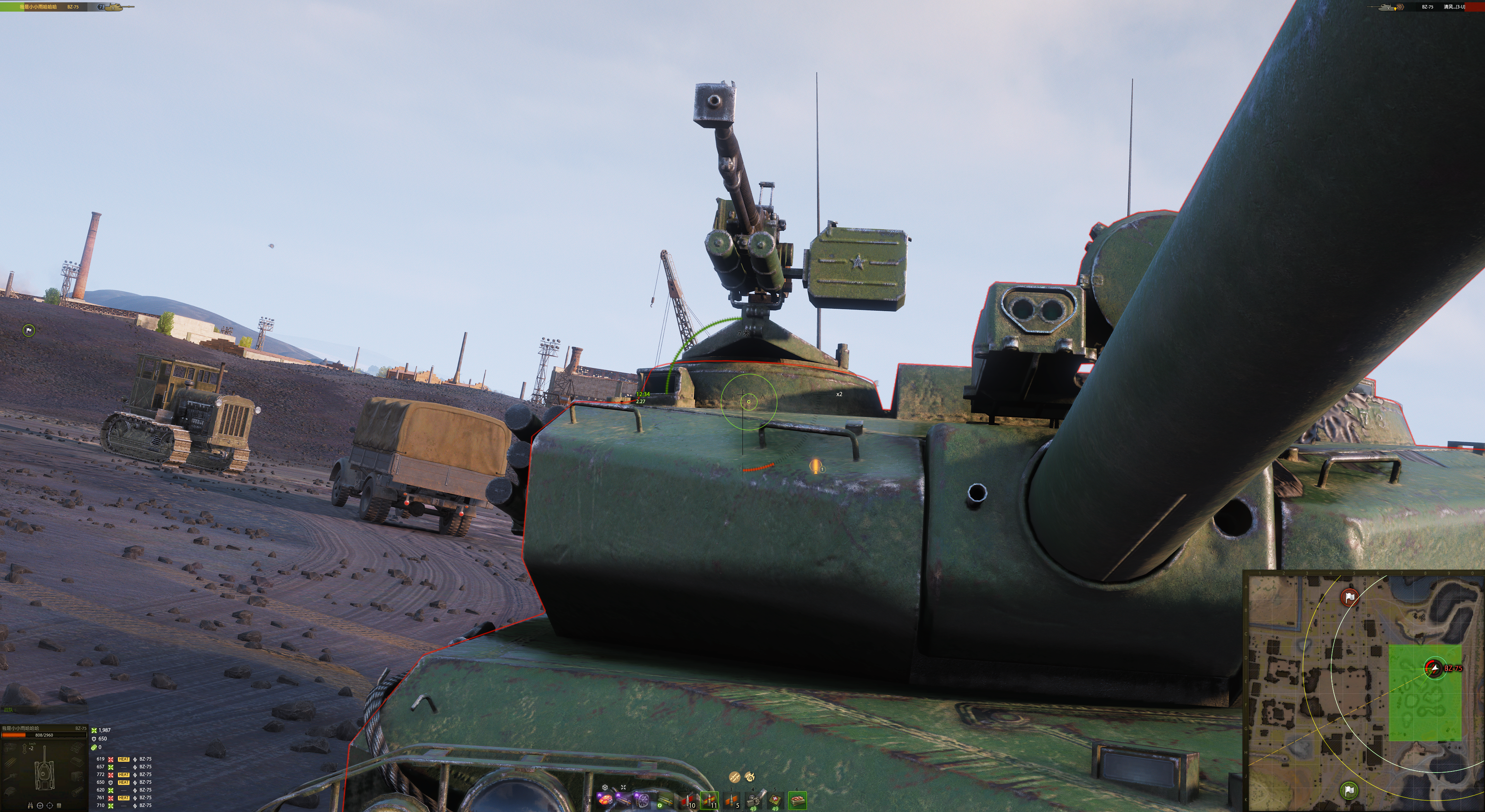
Task: Click the green gun rammer reload icon
Action: pyautogui.click(x=665, y=800)
